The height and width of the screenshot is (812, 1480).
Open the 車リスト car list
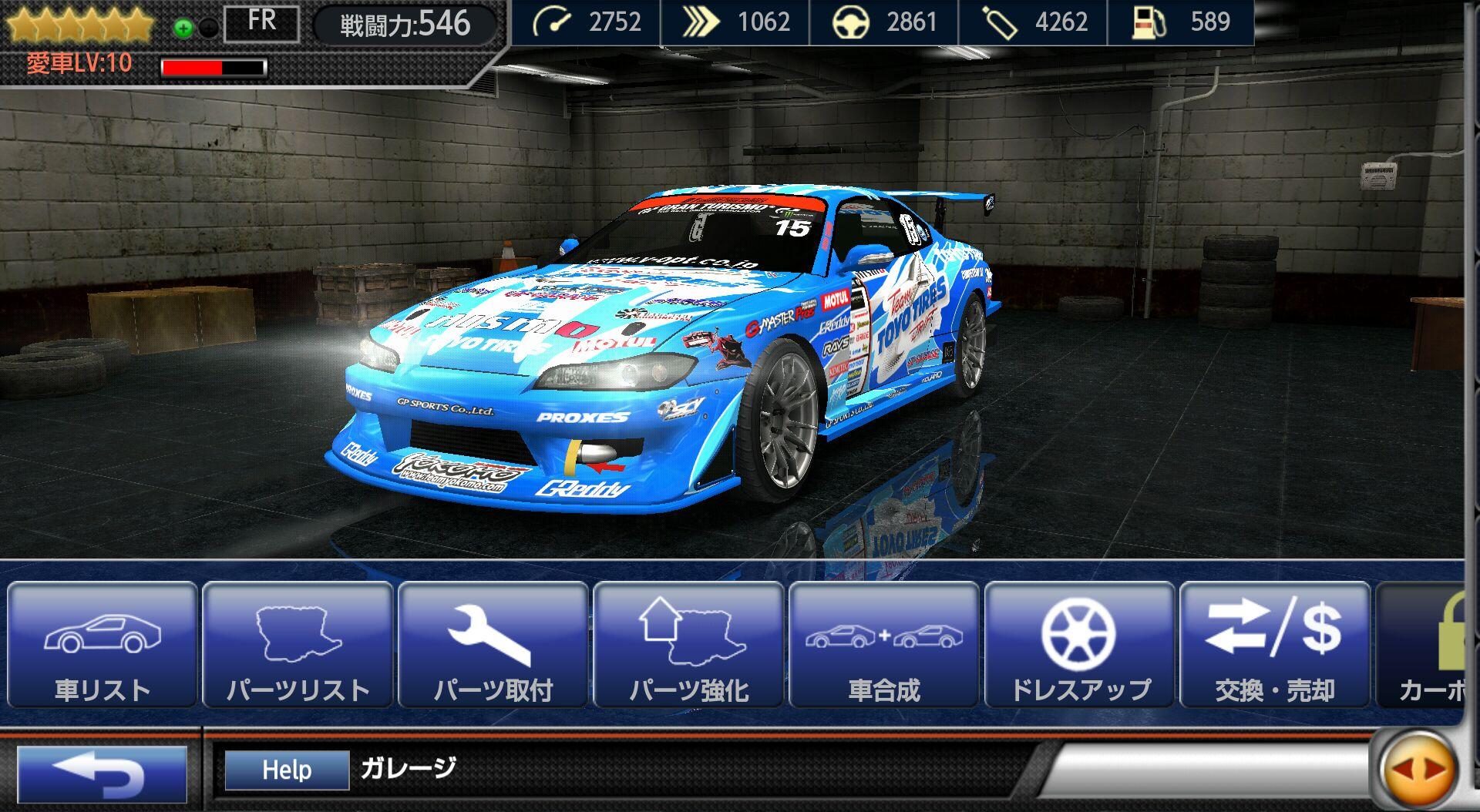(103, 646)
